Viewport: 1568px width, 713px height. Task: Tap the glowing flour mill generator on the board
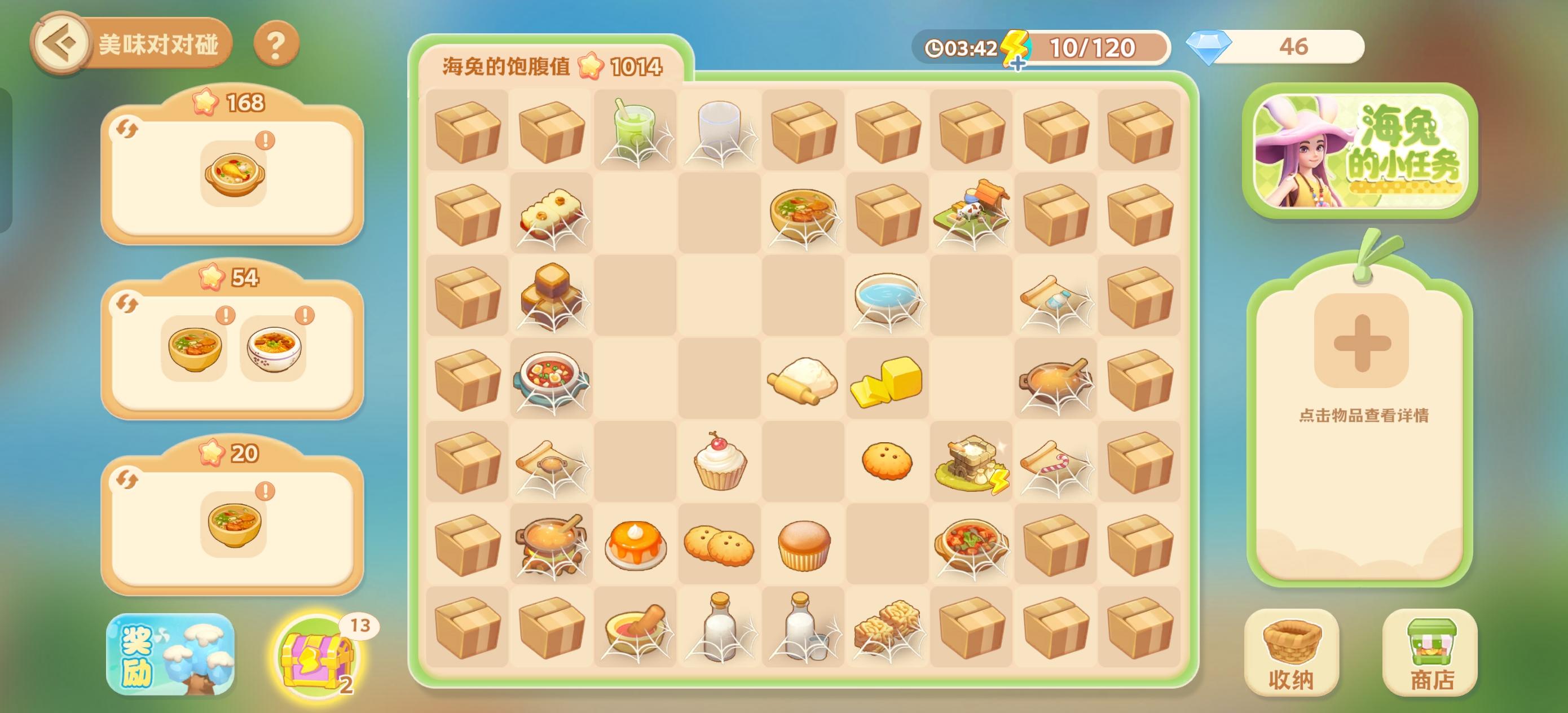[972, 461]
